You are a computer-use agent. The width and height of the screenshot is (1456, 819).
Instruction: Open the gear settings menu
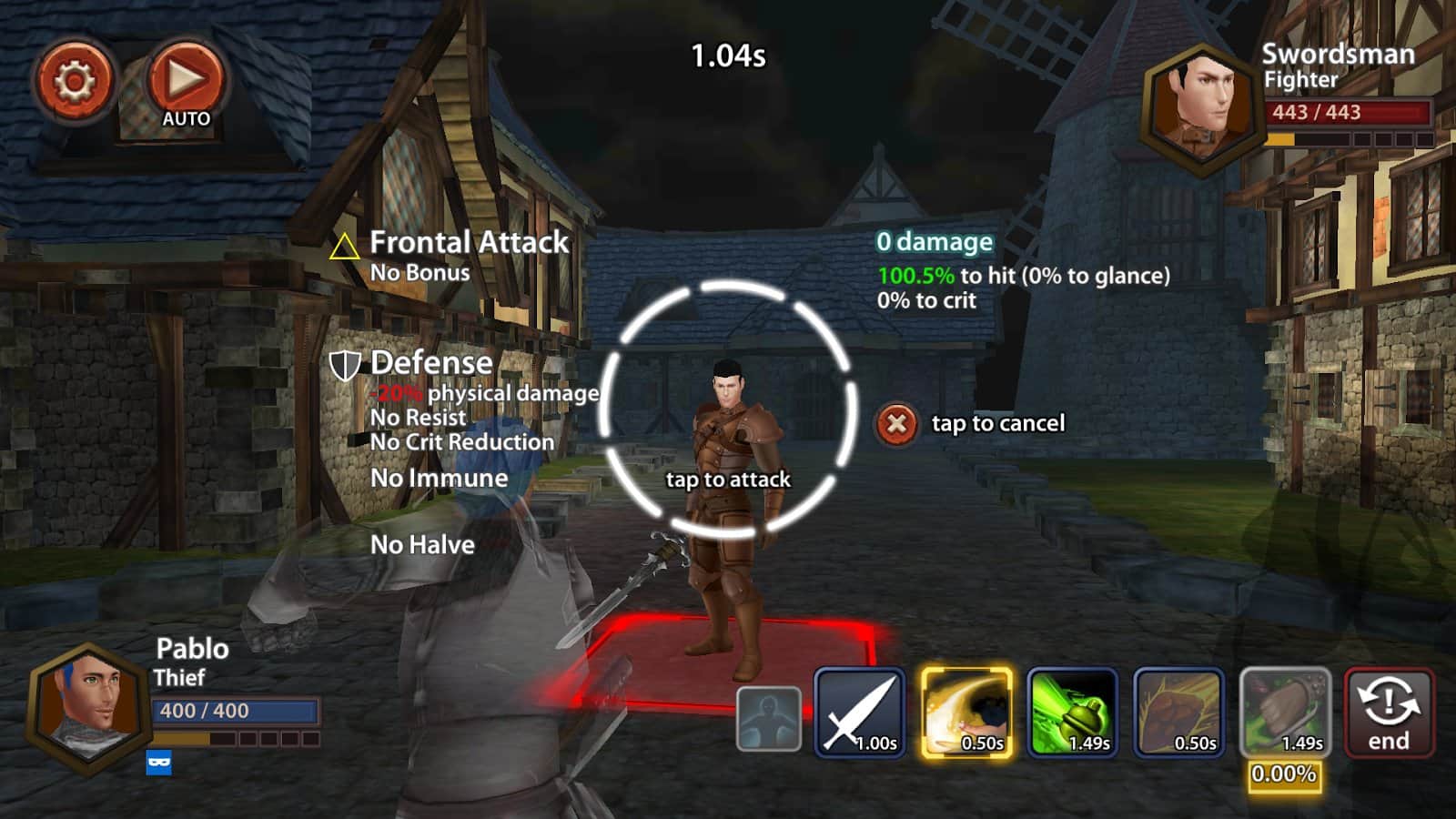(74, 82)
